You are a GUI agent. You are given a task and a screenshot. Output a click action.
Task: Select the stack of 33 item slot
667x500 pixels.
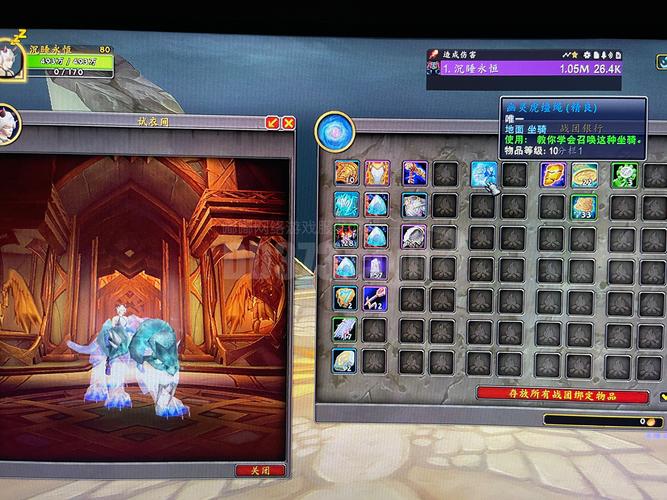pyautogui.click(x=584, y=206)
